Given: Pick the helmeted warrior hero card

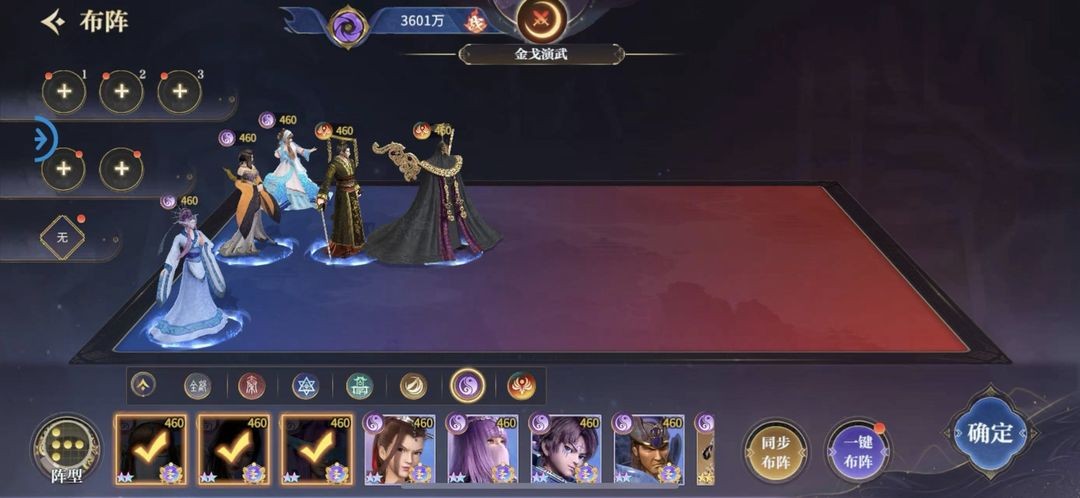Looking at the screenshot, I should click(649, 450).
